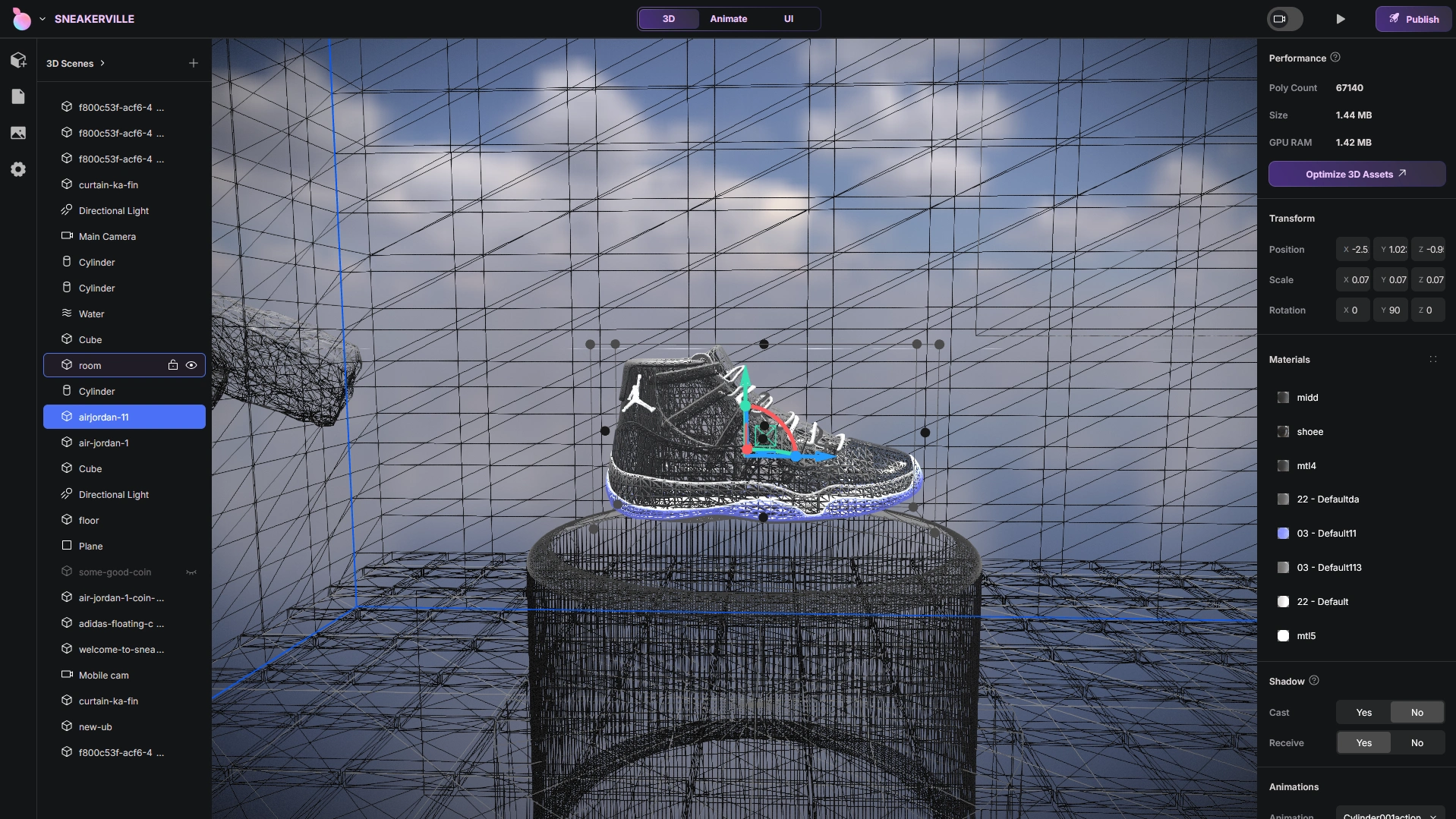Click the play preview icon
1456x819 pixels.
[x=1340, y=18]
